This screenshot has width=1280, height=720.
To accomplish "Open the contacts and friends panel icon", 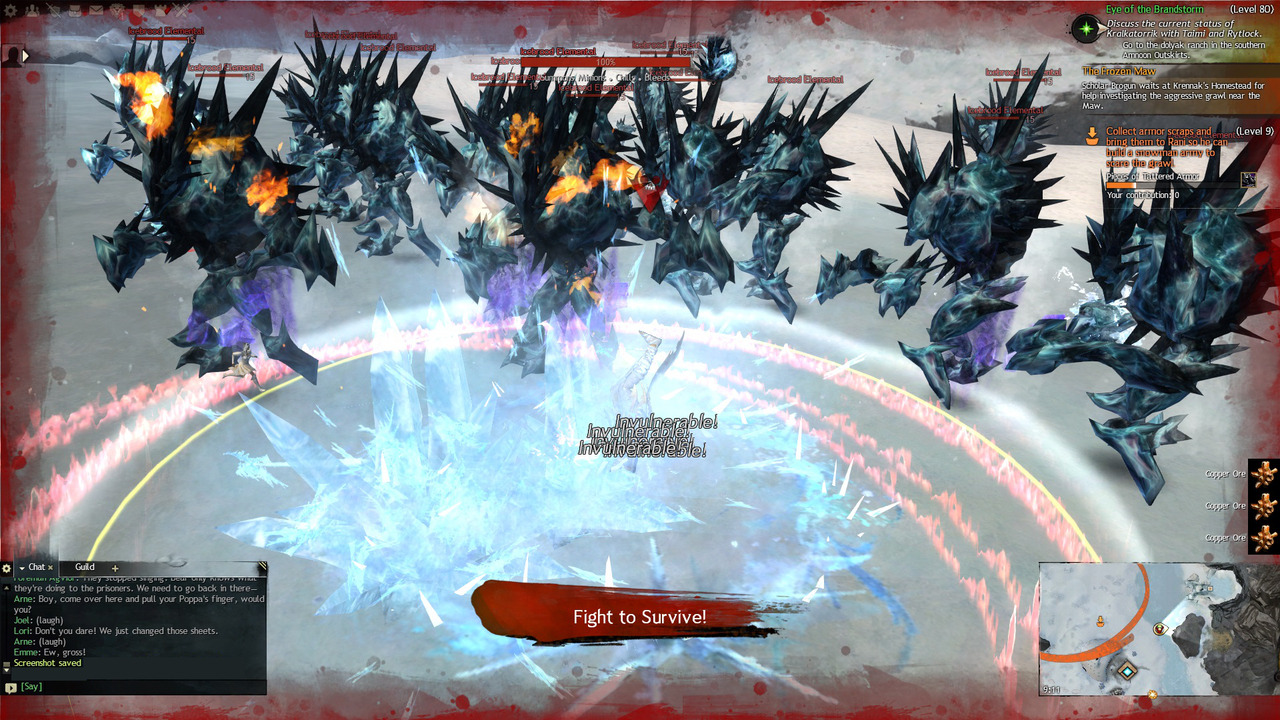I will pos(32,10).
